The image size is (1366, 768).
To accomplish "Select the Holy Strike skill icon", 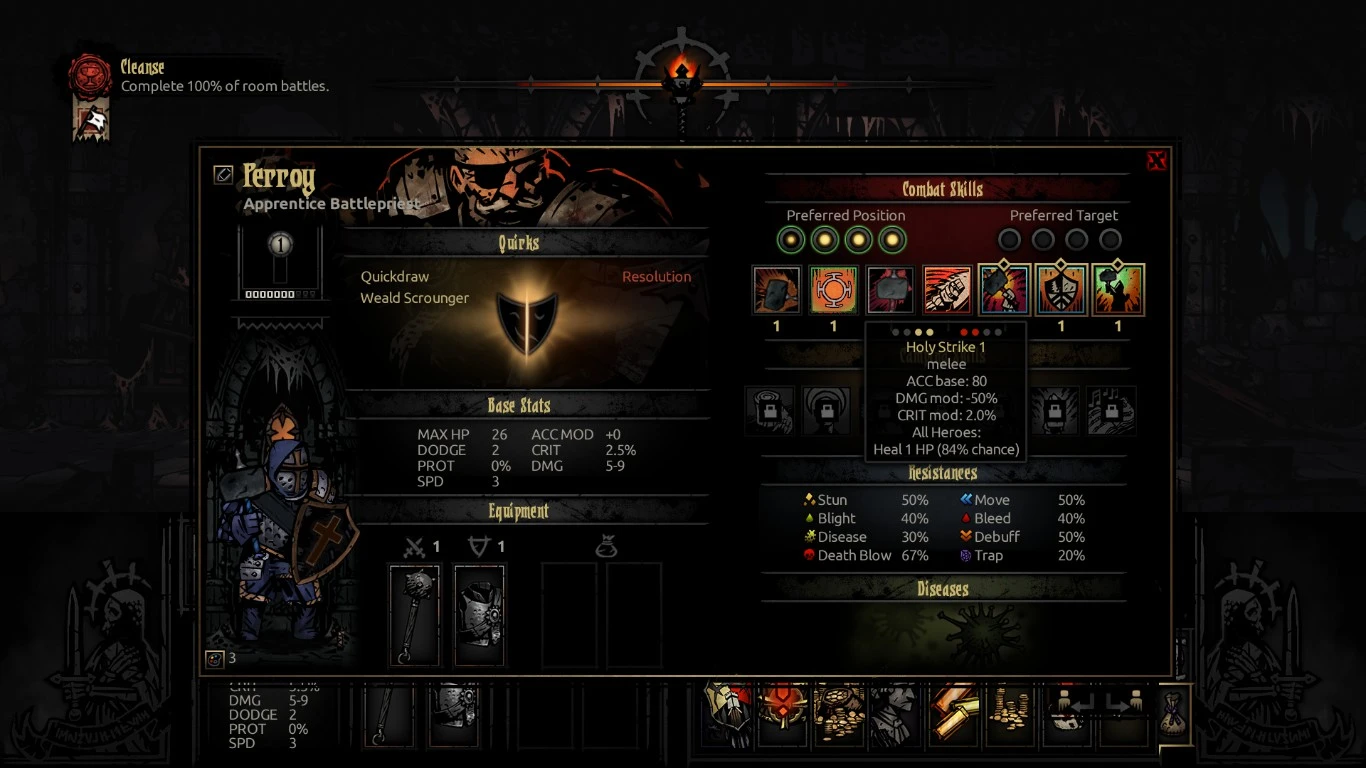I will pyautogui.click(x=890, y=290).
